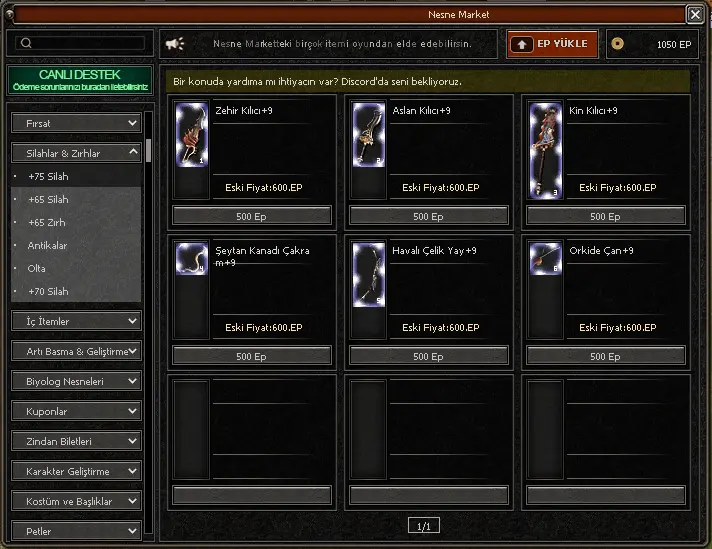The width and height of the screenshot is (712, 549).
Task: Focus the item search field
Action: (x=79, y=43)
